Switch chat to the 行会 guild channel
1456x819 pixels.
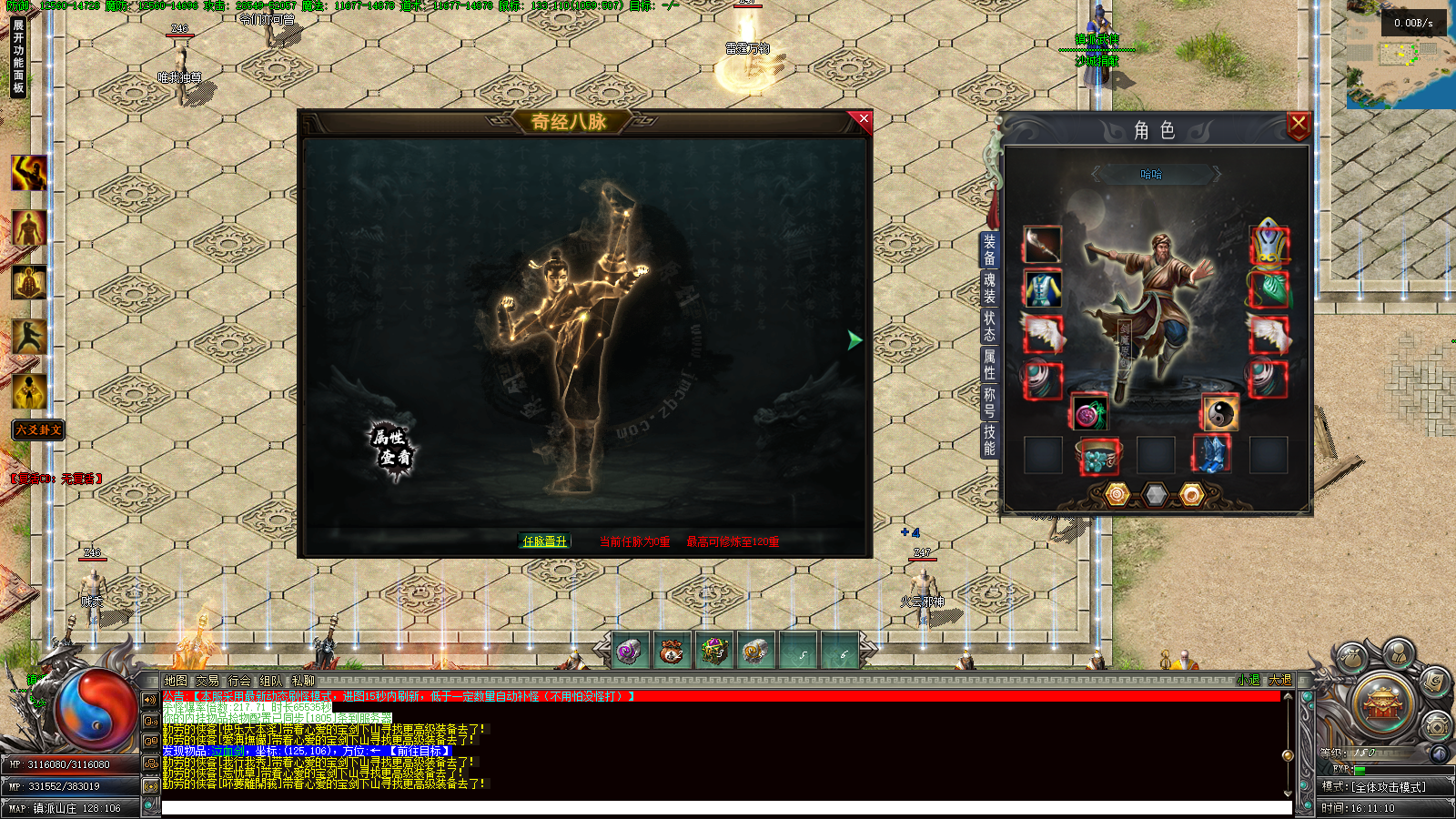[x=239, y=681]
